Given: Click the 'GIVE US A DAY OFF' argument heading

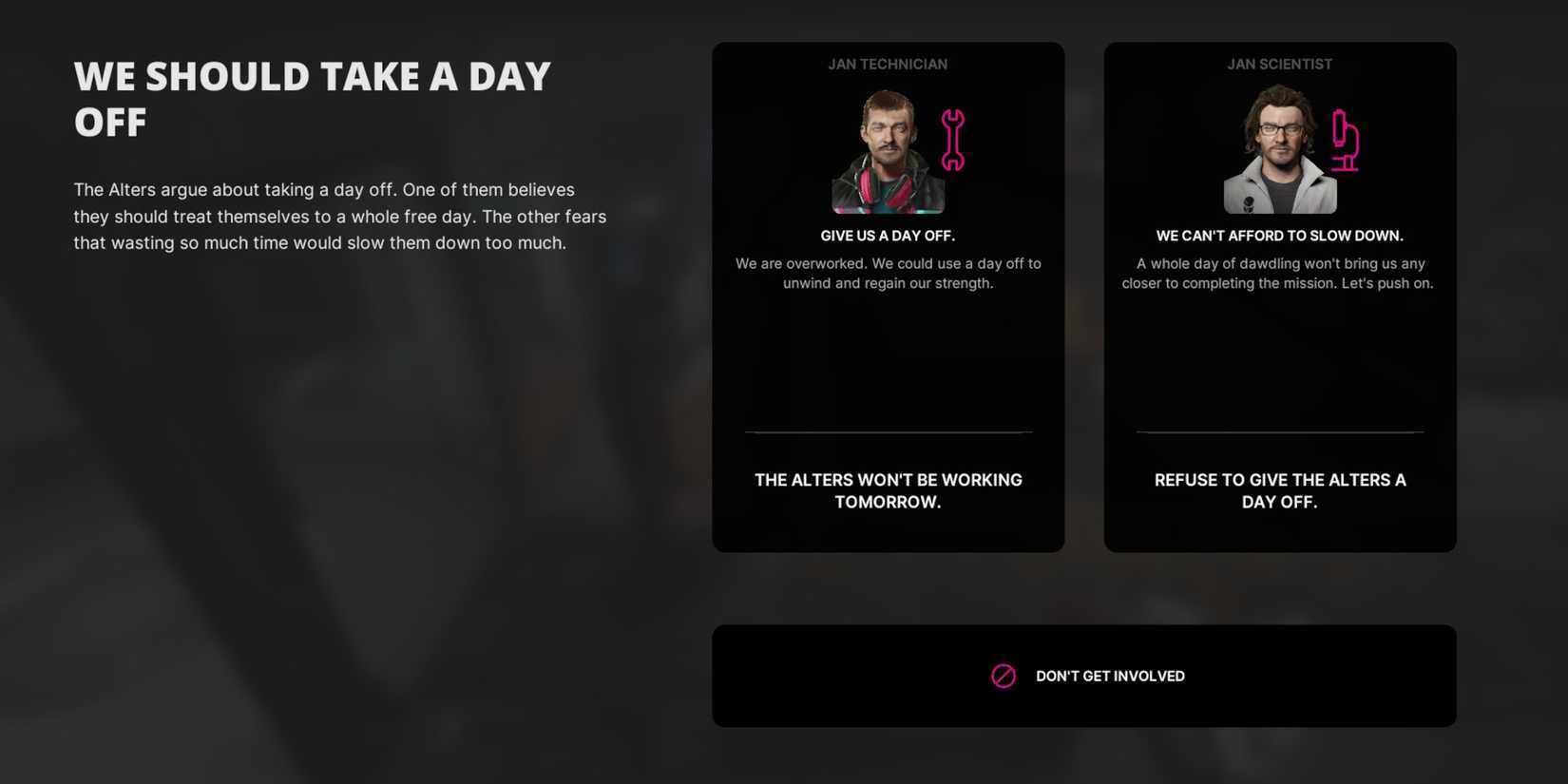Looking at the screenshot, I should (888, 235).
